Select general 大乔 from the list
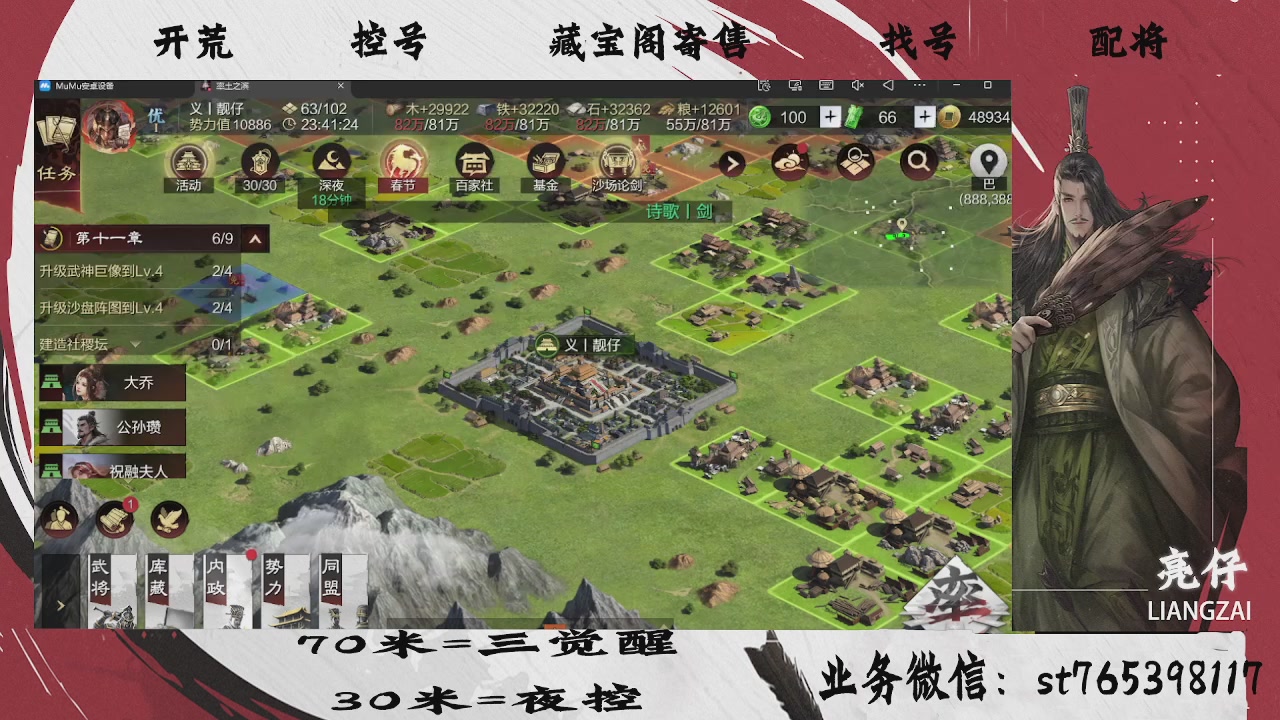The height and width of the screenshot is (720, 1280). [x=110, y=383]
